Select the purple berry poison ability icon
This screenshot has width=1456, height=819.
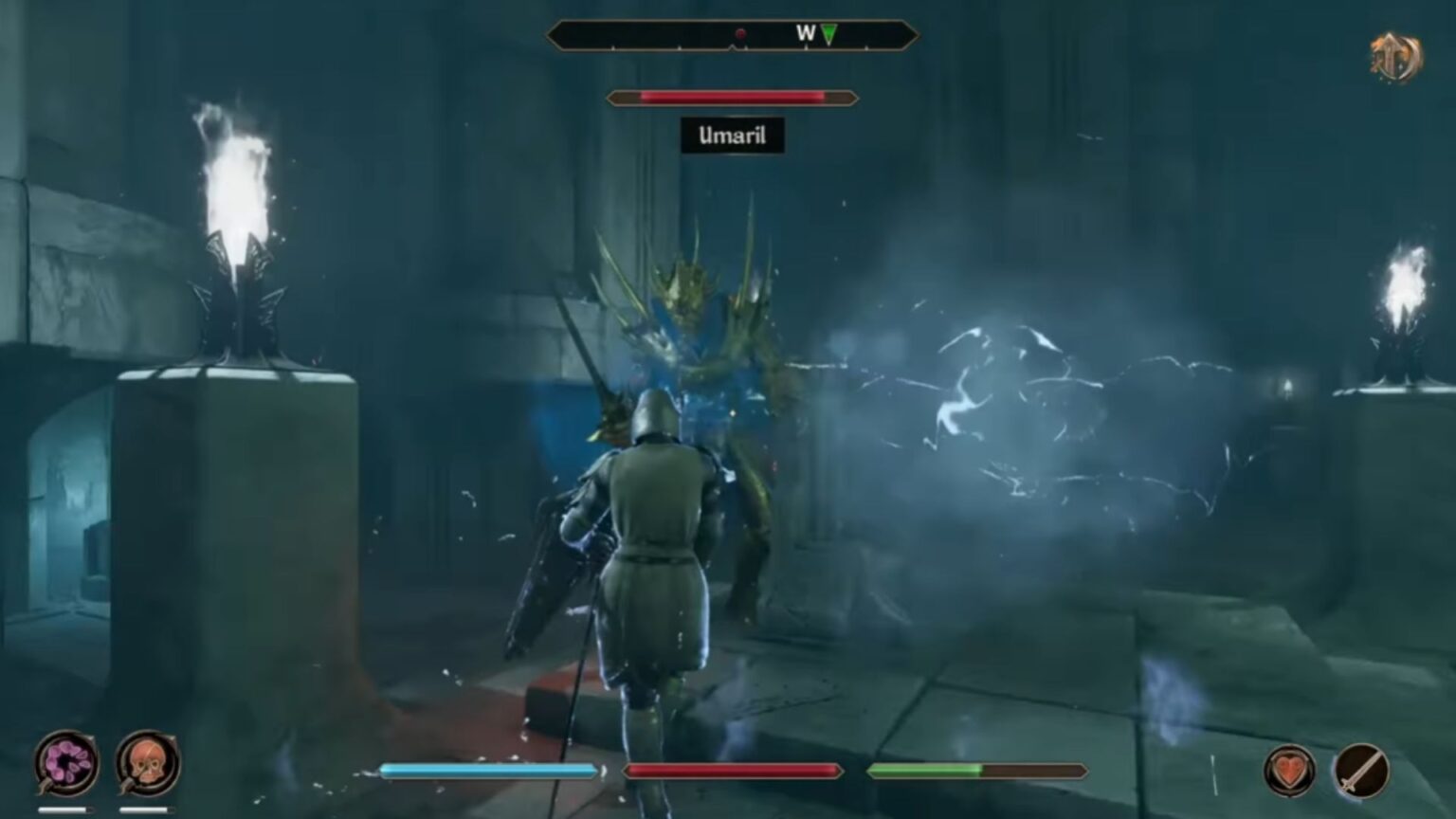click(64, 764)
